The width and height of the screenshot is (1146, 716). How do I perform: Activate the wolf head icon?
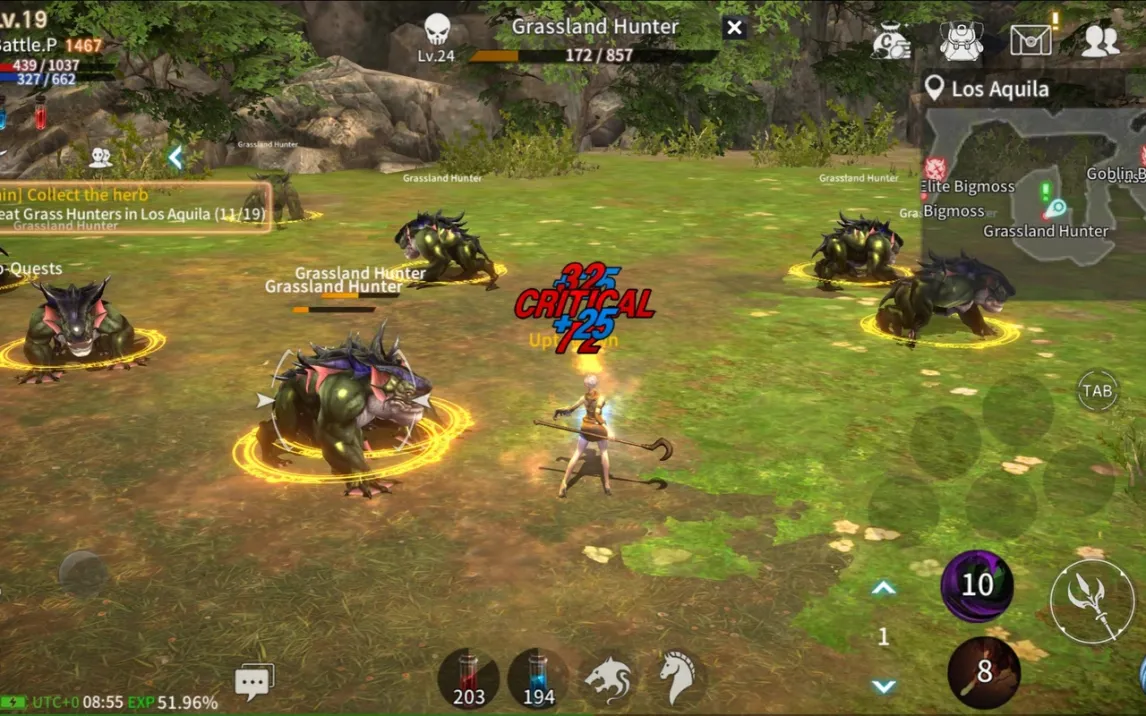pos(607,679)
